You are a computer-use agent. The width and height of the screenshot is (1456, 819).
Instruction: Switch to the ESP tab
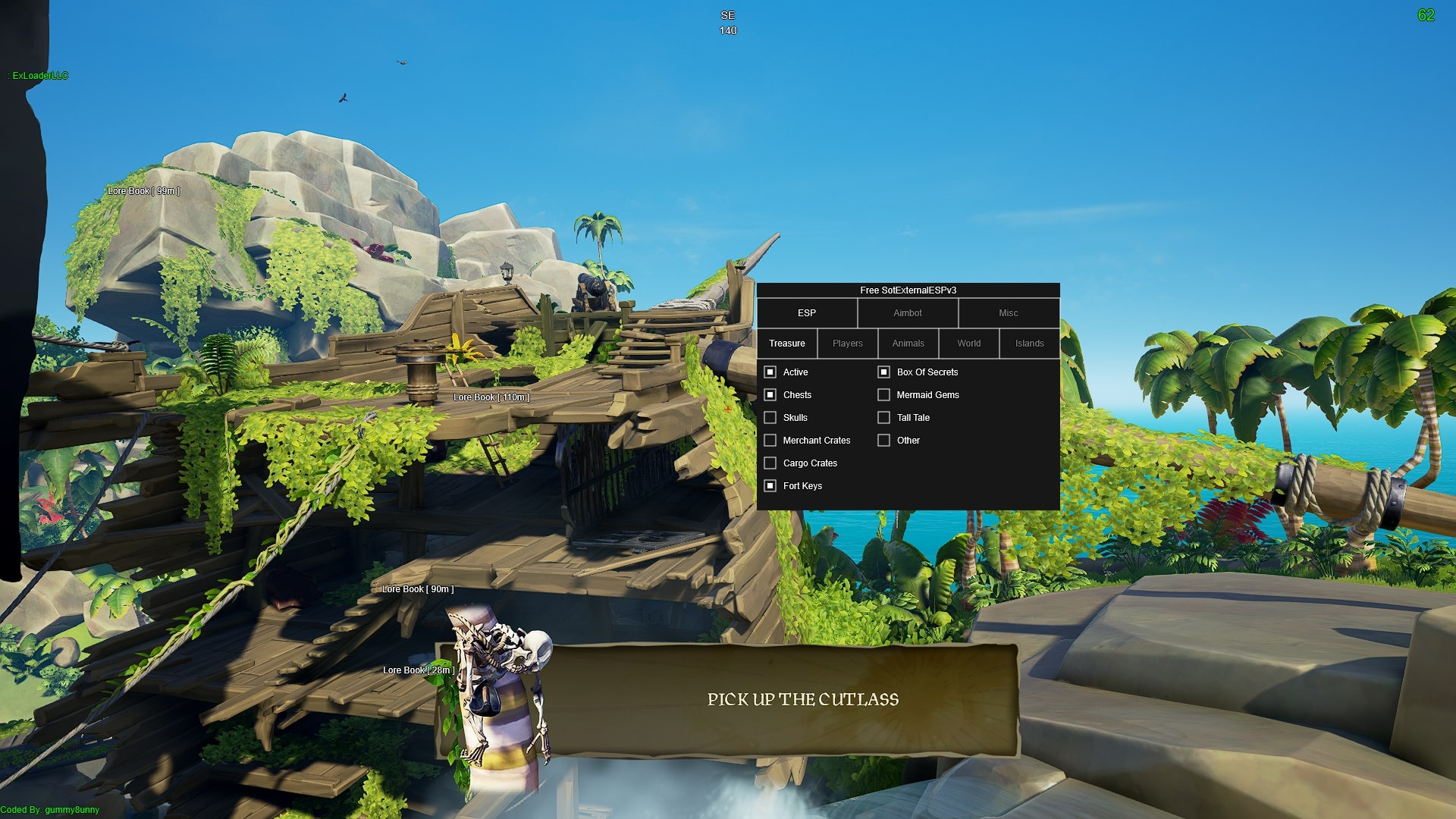[x=807, y=313]
